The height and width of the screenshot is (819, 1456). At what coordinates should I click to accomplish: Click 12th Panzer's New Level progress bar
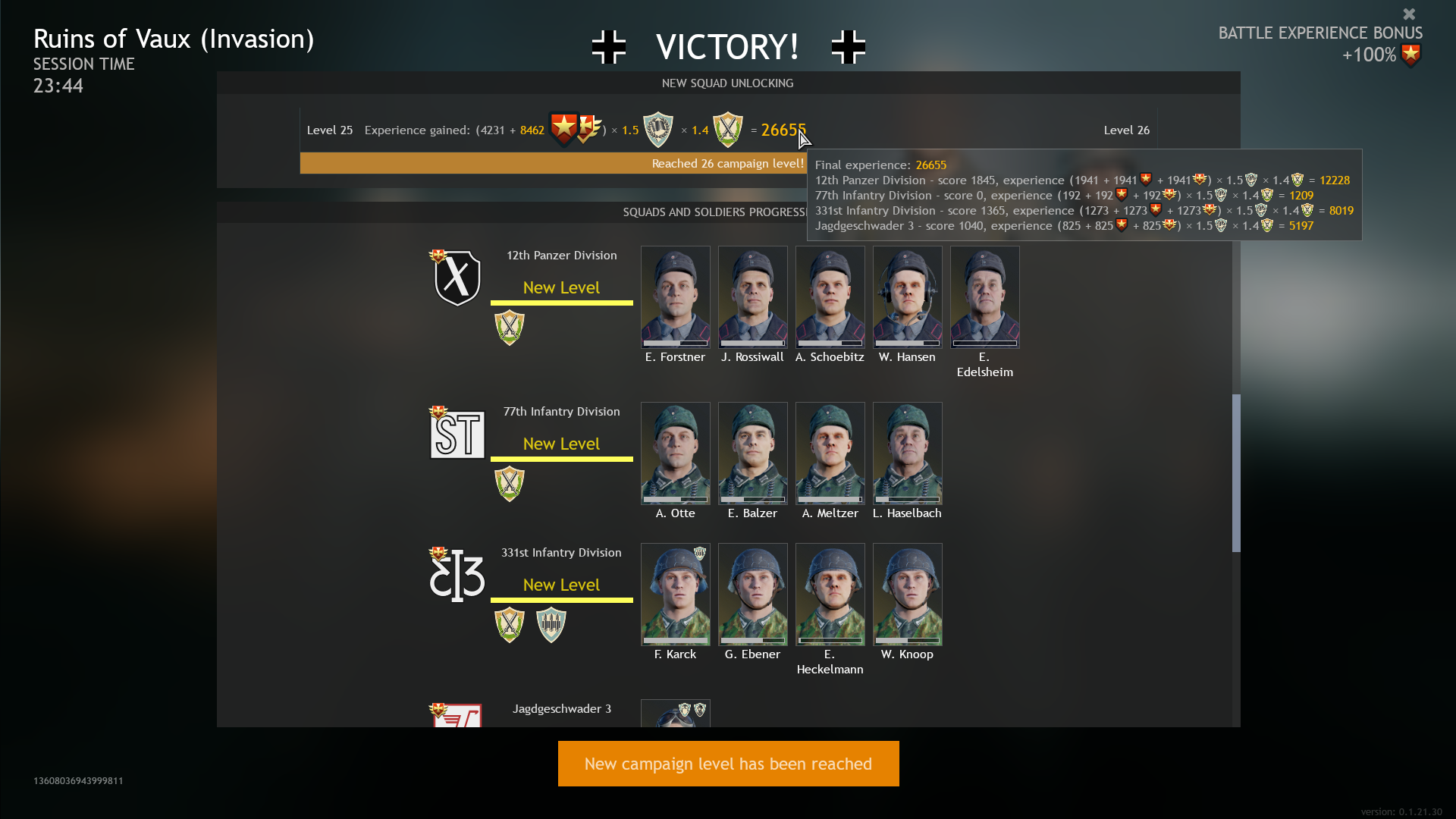561,302
